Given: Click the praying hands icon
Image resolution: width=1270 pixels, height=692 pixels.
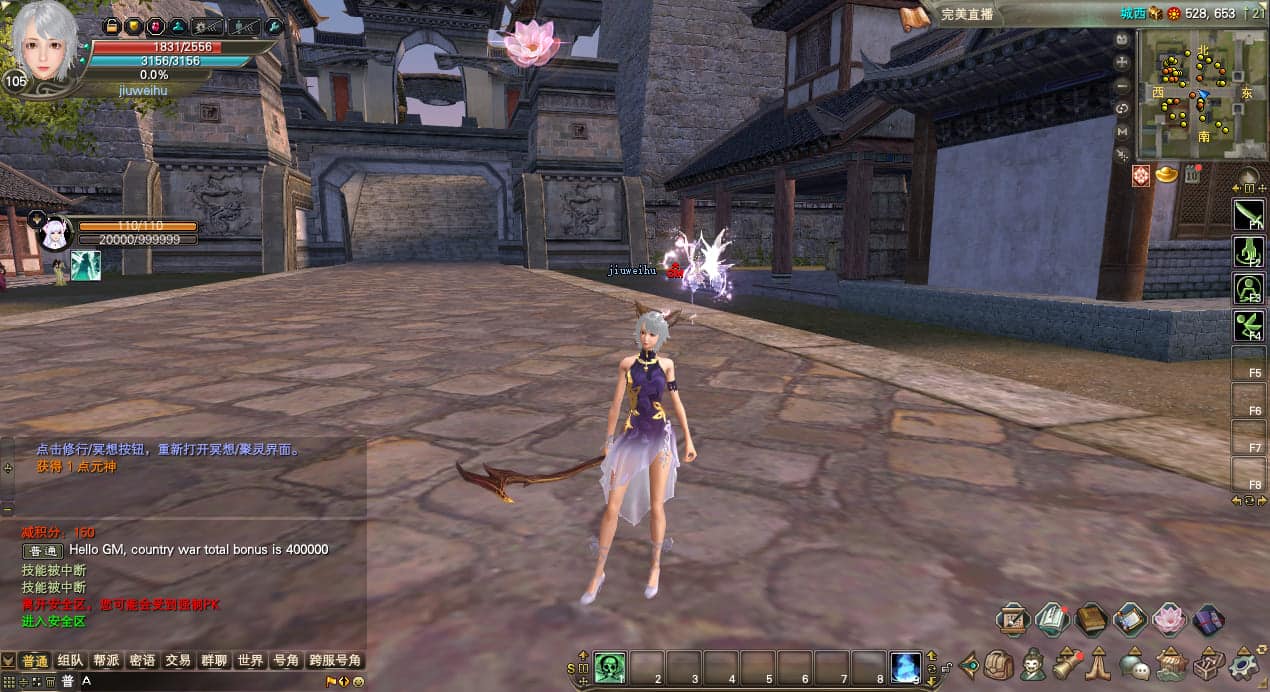Looking at the screenshot, I should tap(1099, 664).
